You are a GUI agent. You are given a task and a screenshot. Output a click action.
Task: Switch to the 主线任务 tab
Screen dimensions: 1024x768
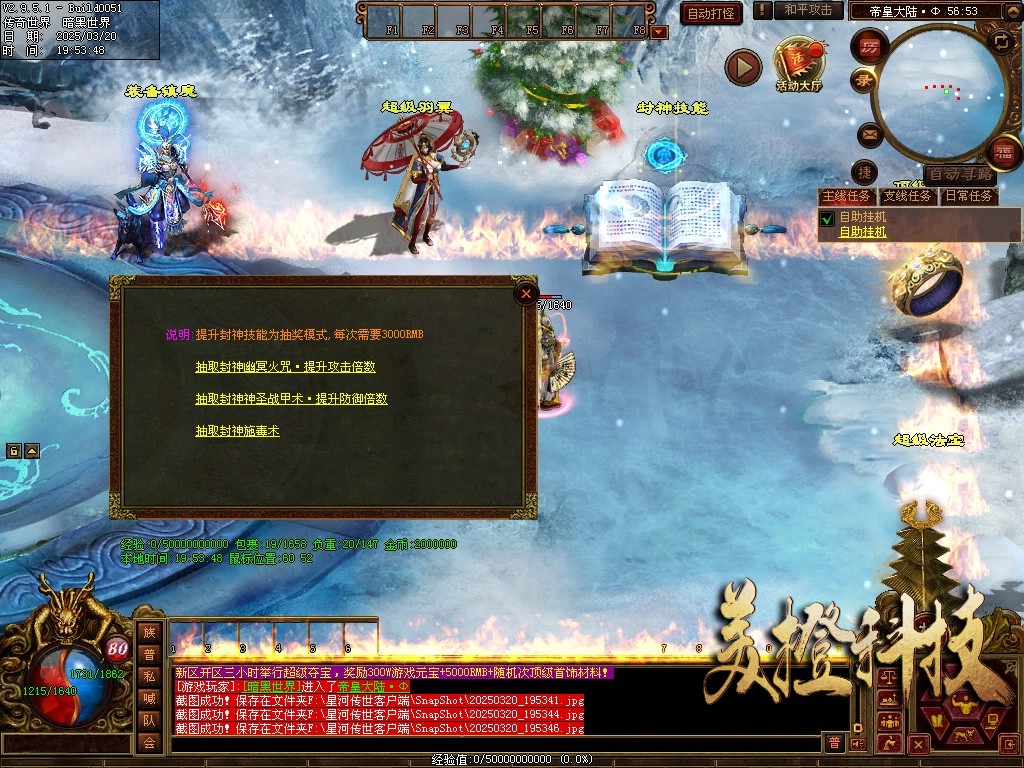[846, 196]
